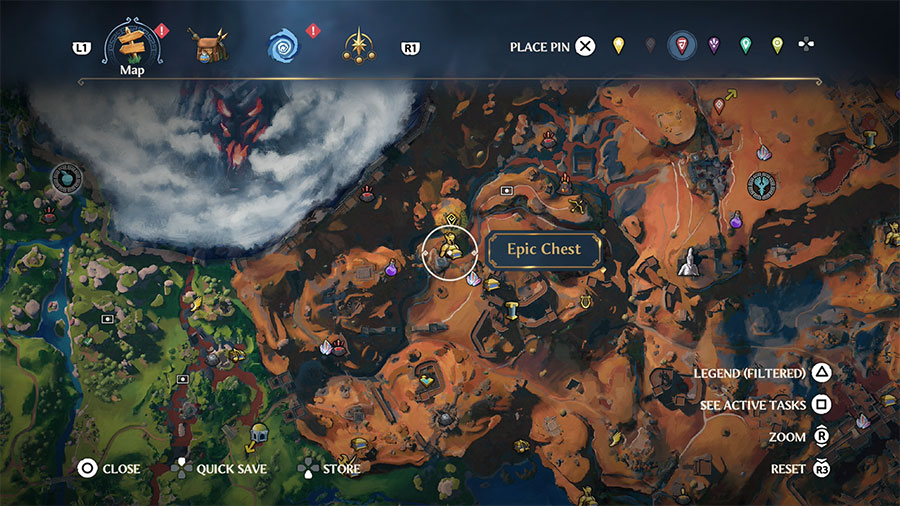The height and width of the screenshot is (506, 900).
Task: Select the red map pin
Action: 682,45
